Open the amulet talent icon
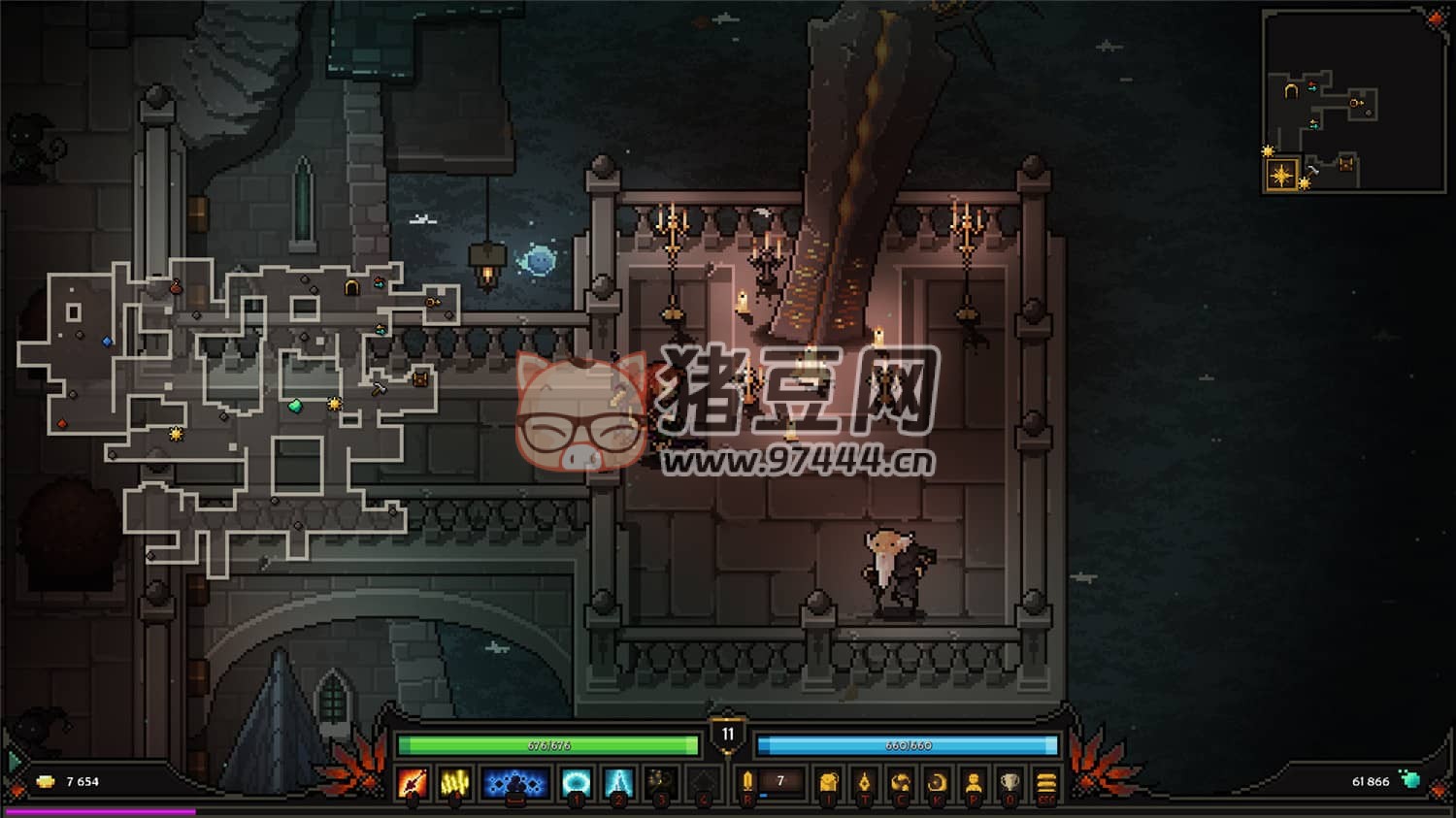Screen dimensions: 1456x818 coord(864,782)
